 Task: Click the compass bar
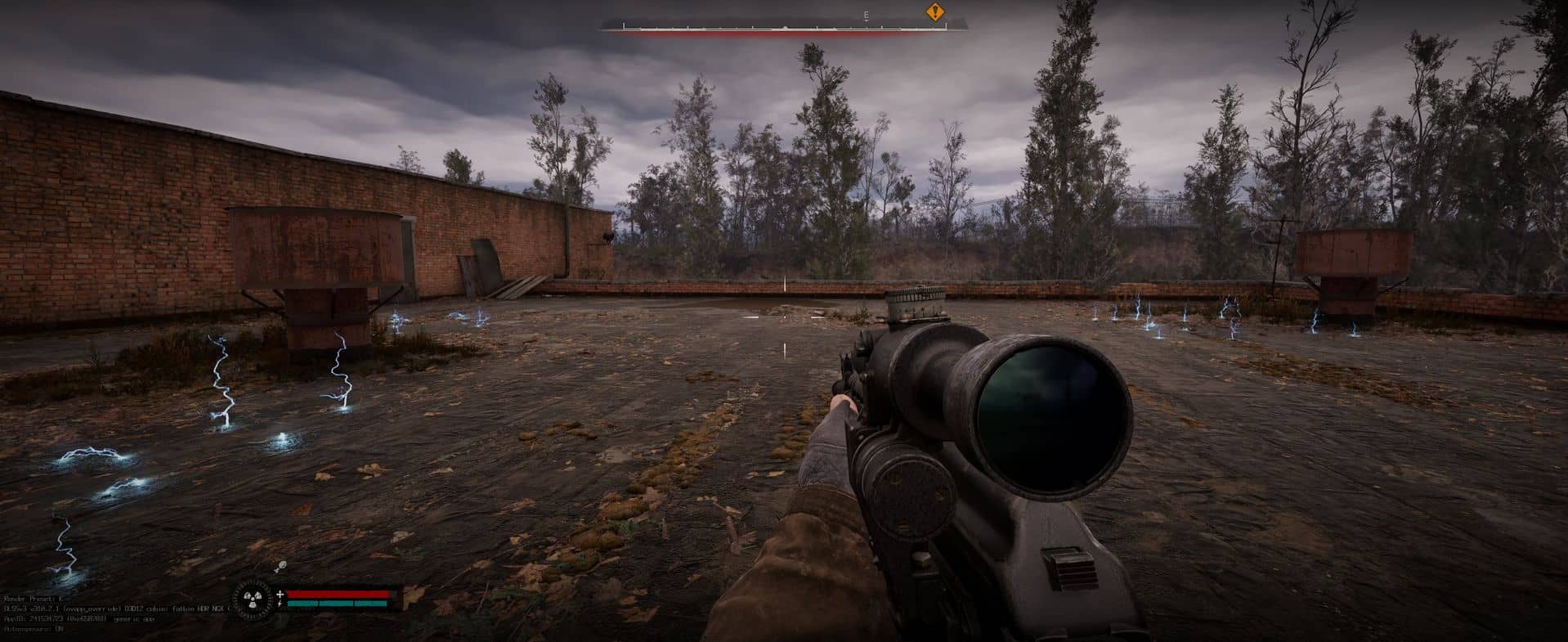783,27
